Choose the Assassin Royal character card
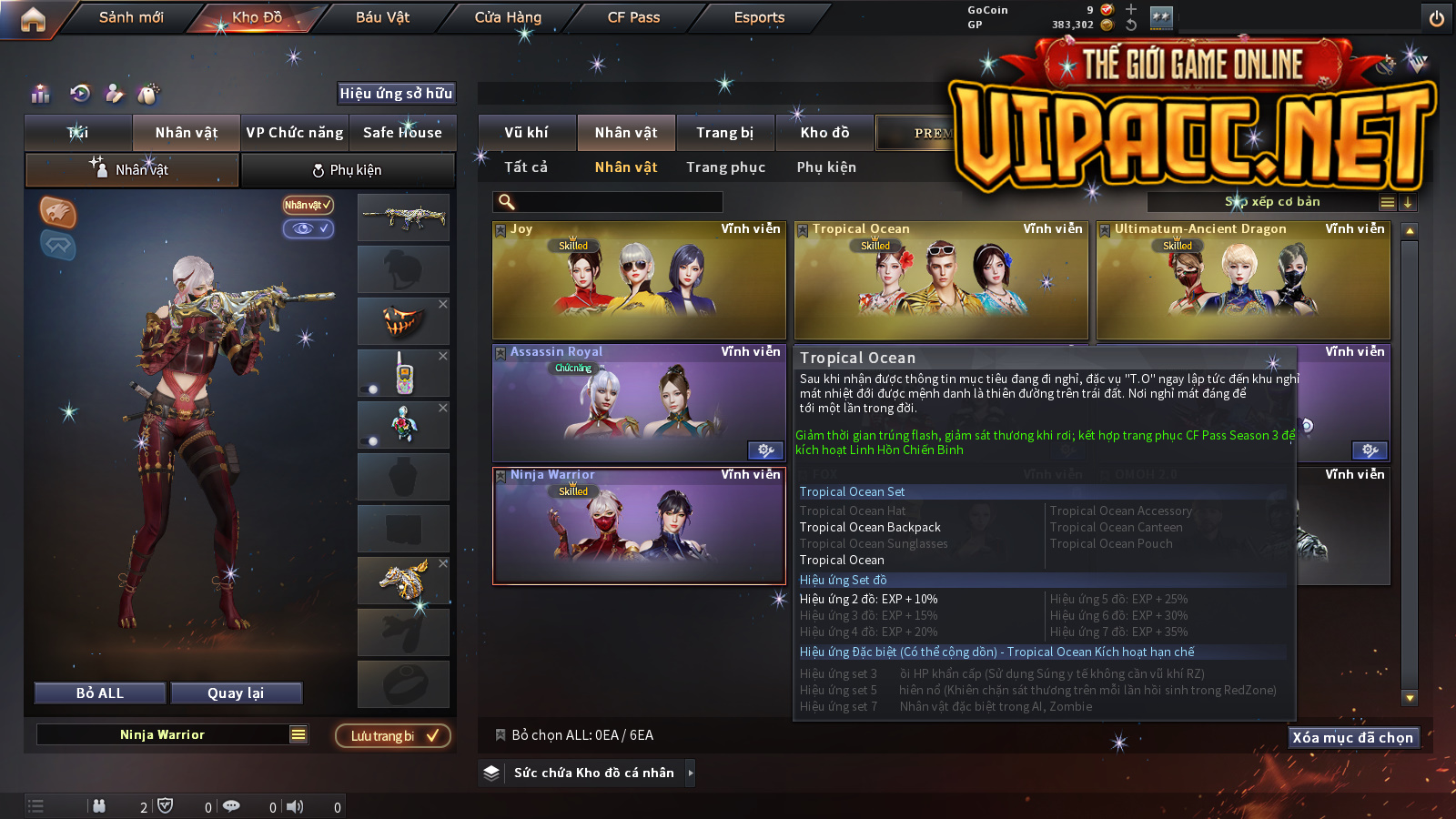Screen dimensions: 1456x819 point(639,403)
